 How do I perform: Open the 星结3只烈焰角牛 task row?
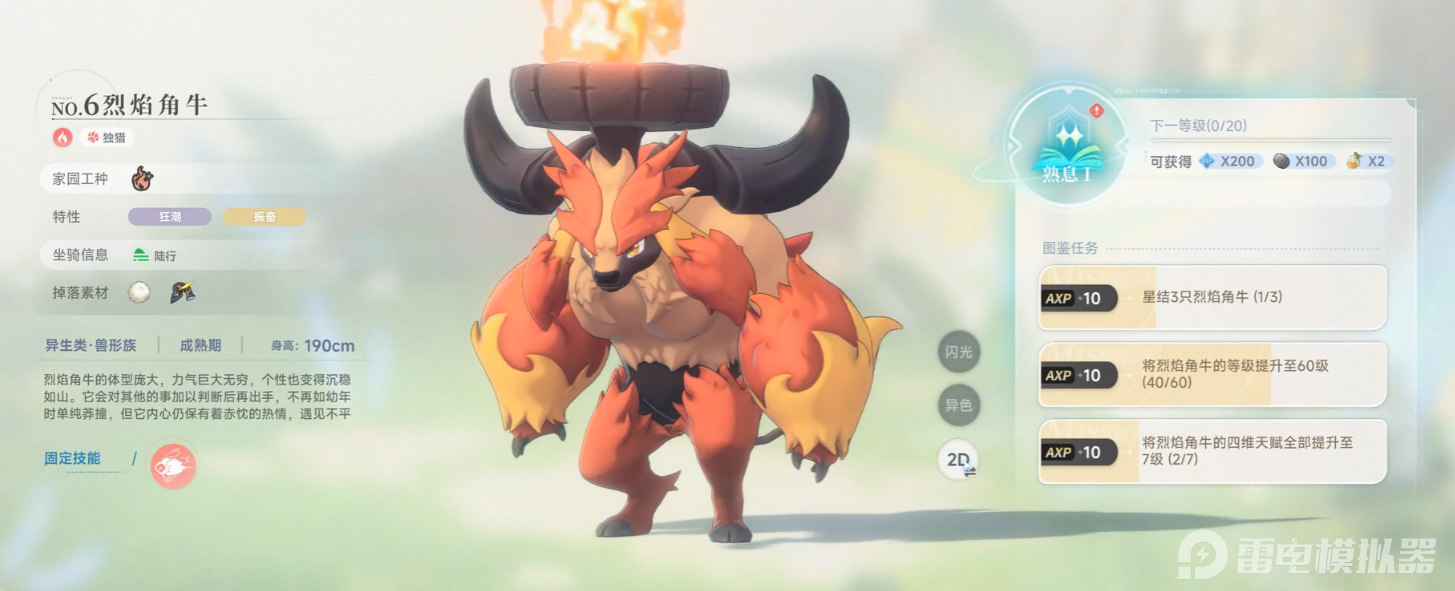[x=1212, y=298]
